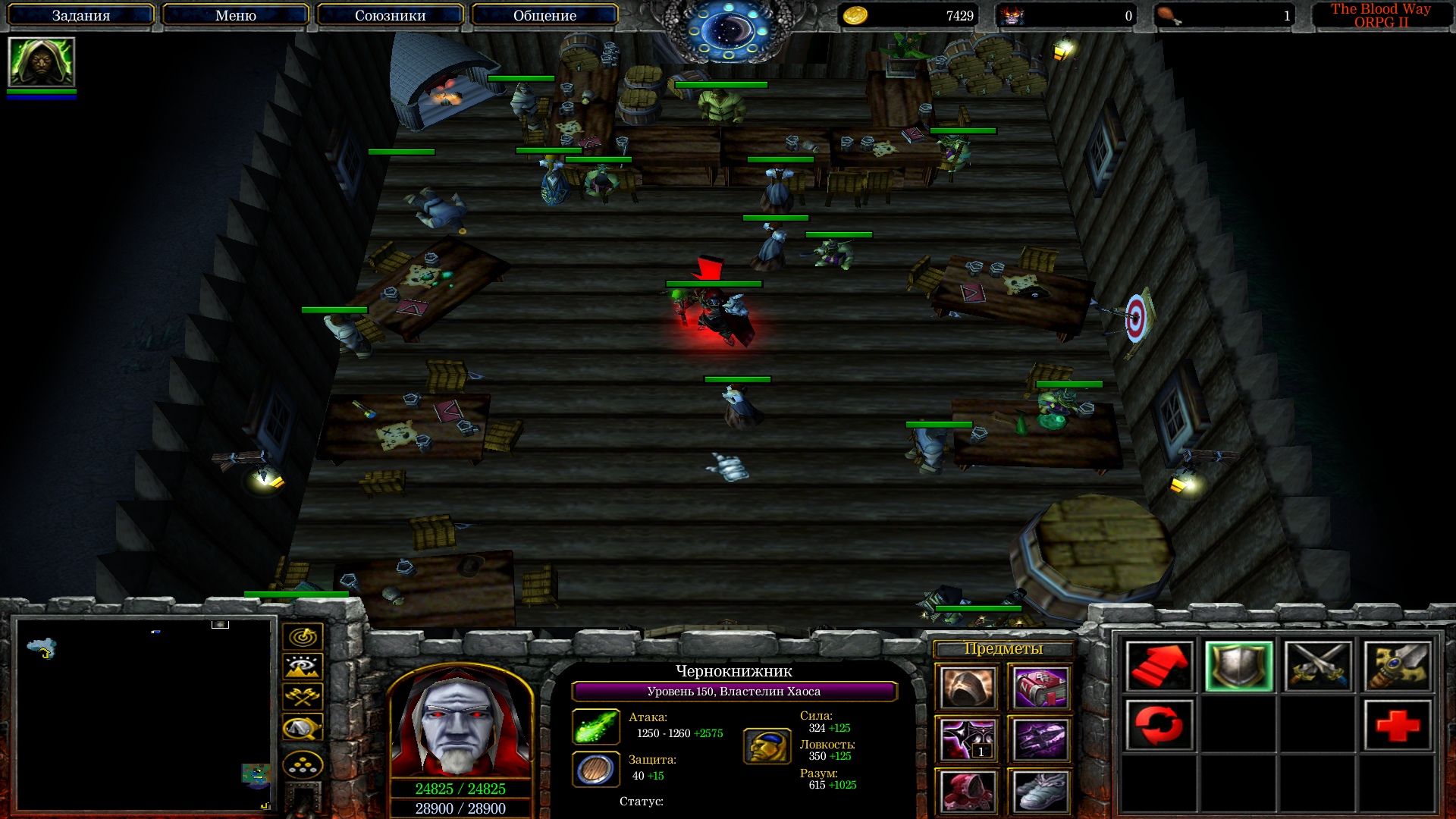Open the Задания quest log
The width and height of the screenshot is (1456, 819).
point(81,15)
